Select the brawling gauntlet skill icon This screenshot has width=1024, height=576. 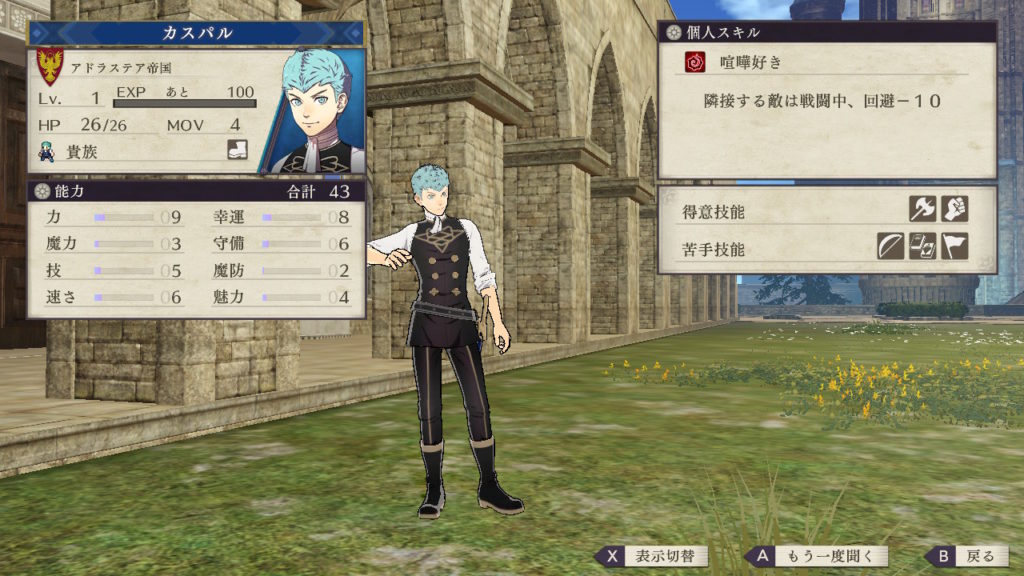coord(955,208)
